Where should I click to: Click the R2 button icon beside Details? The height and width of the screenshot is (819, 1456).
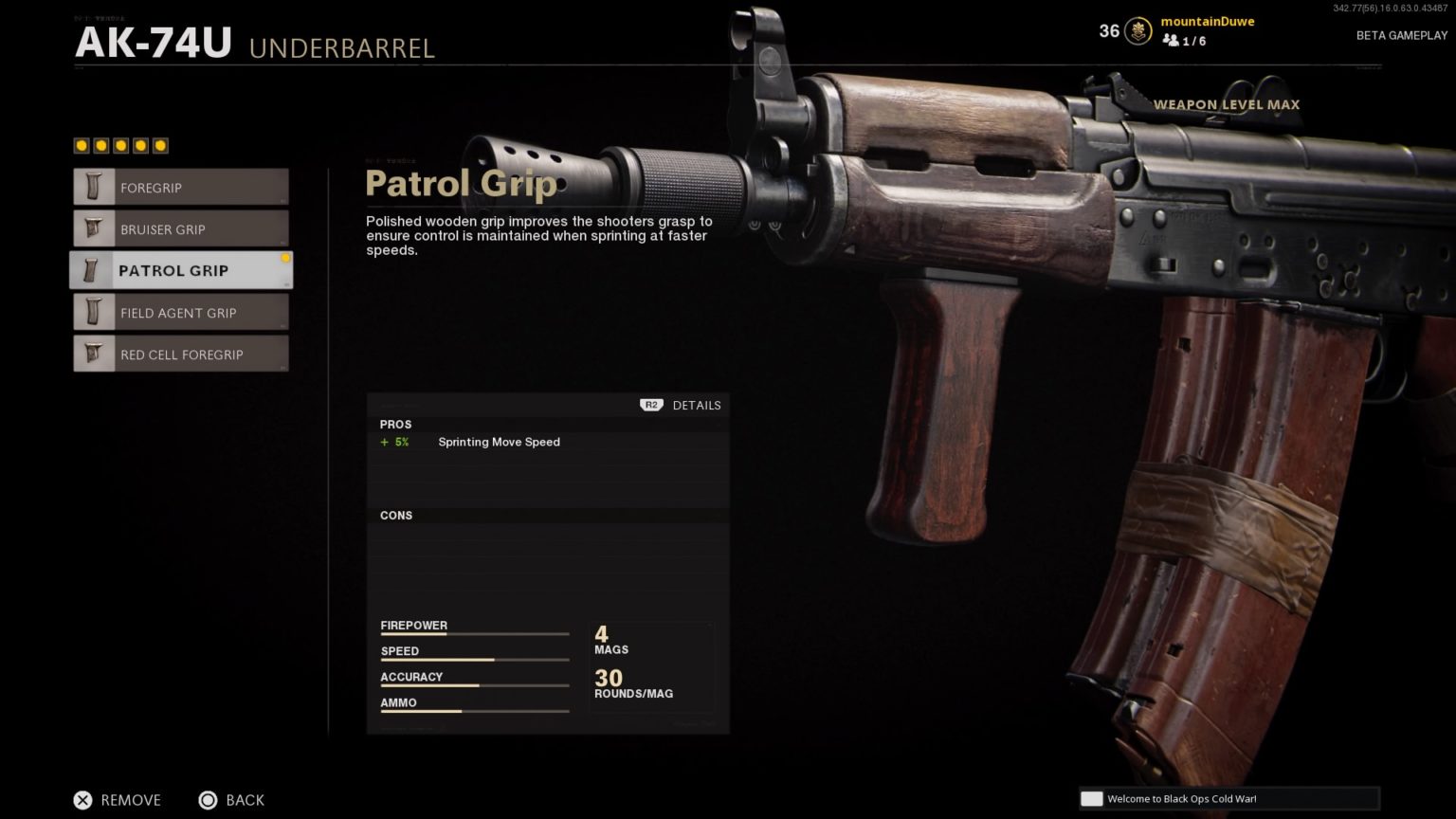point(650,405)
